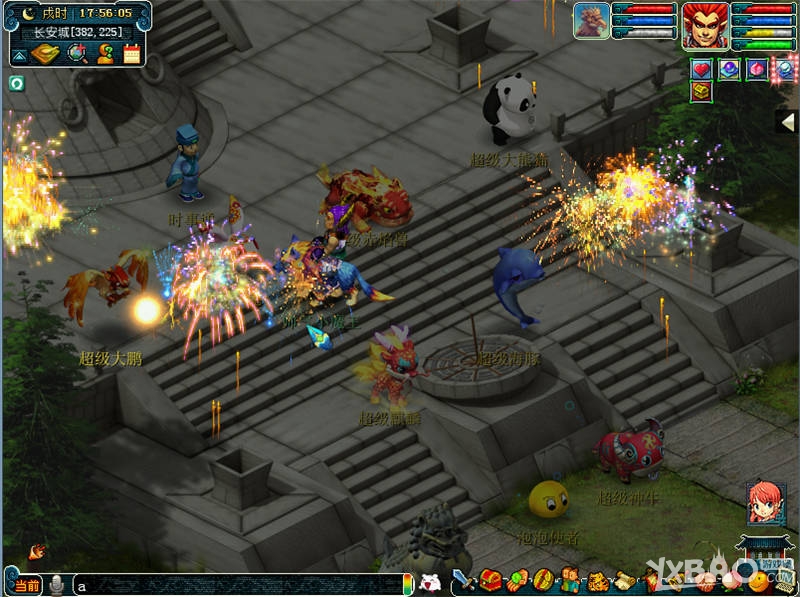Click the pink orb buff icon
This screenshot has width=800, height=597.
click(758, 69)
